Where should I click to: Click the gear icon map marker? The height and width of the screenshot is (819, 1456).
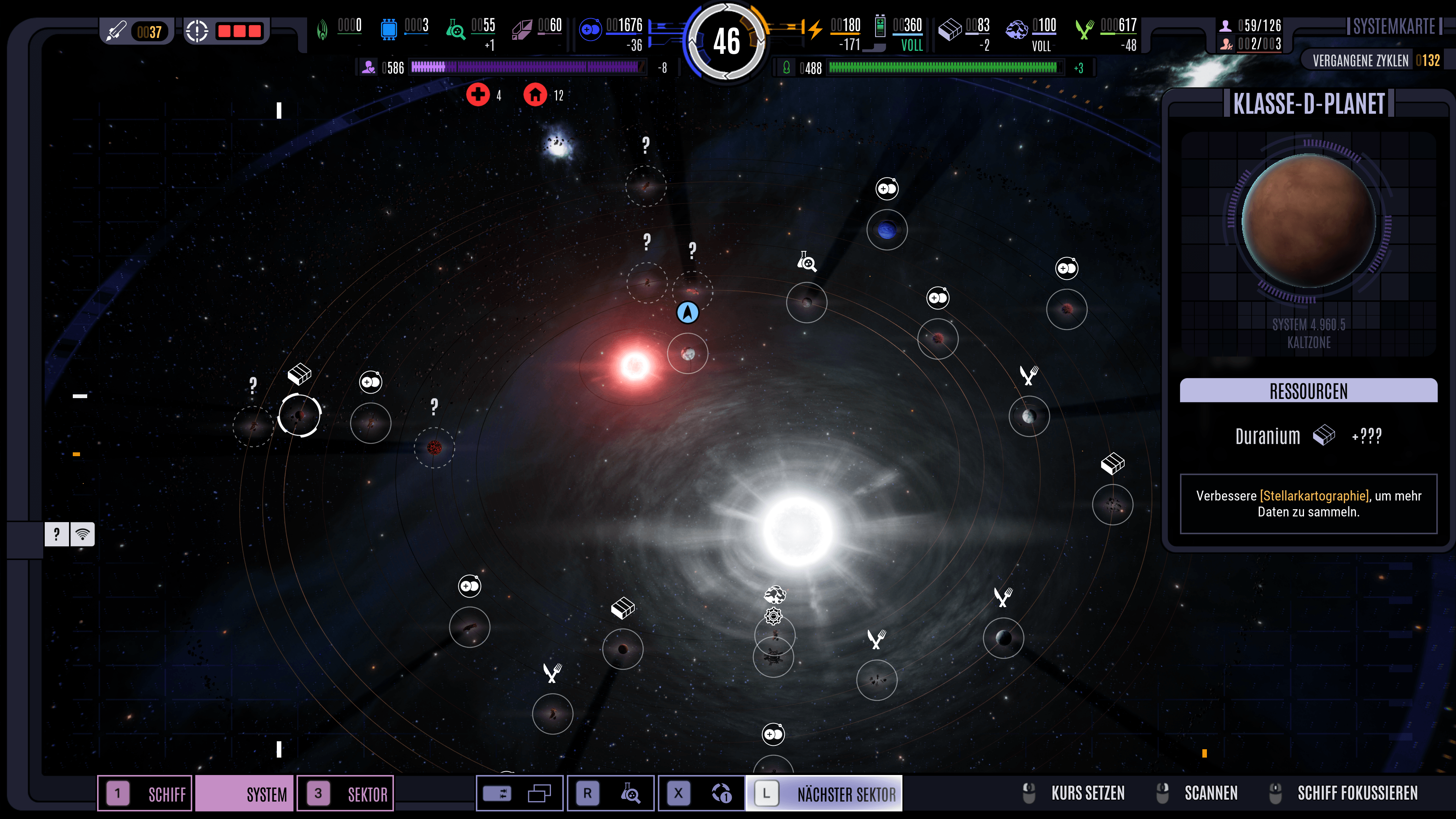[x=773, y=615]
